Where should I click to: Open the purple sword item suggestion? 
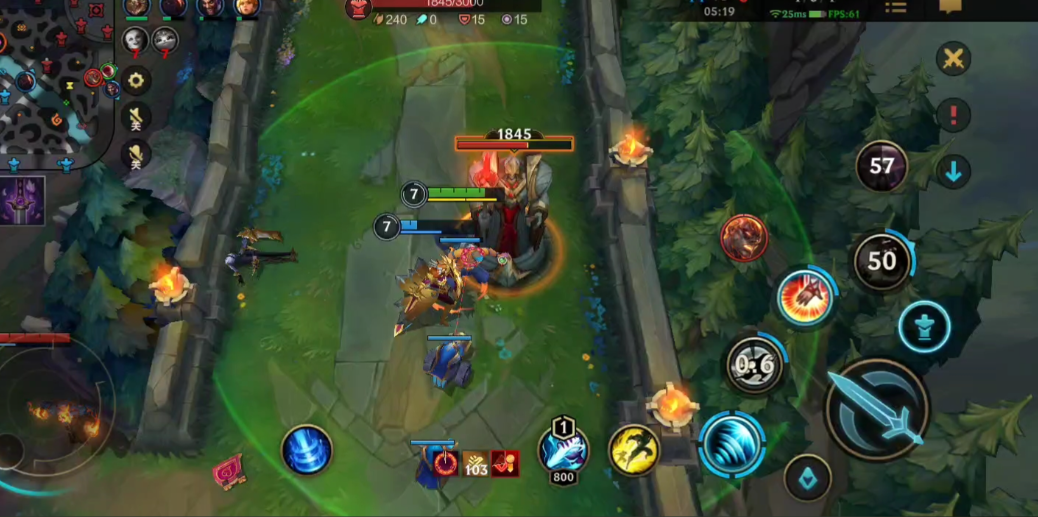pos(23,200)
